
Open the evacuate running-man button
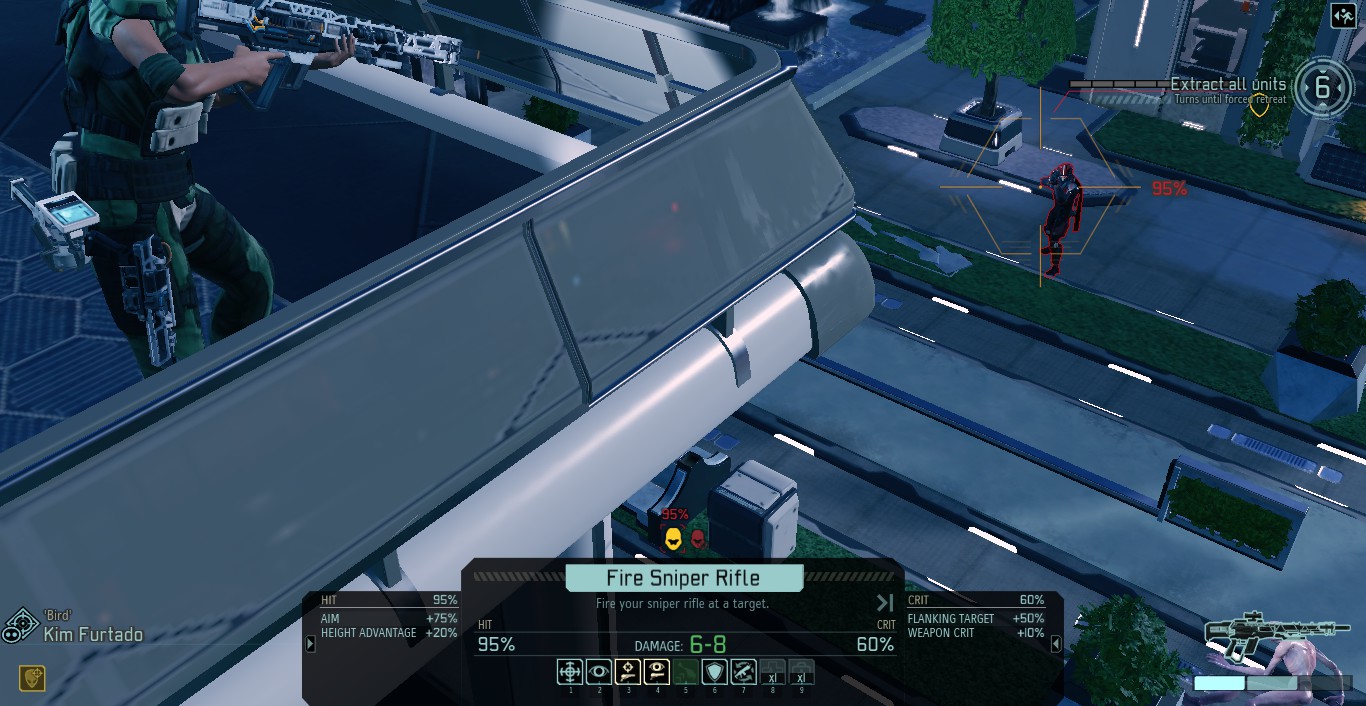pyautogui.click(x=1344, y=16)
